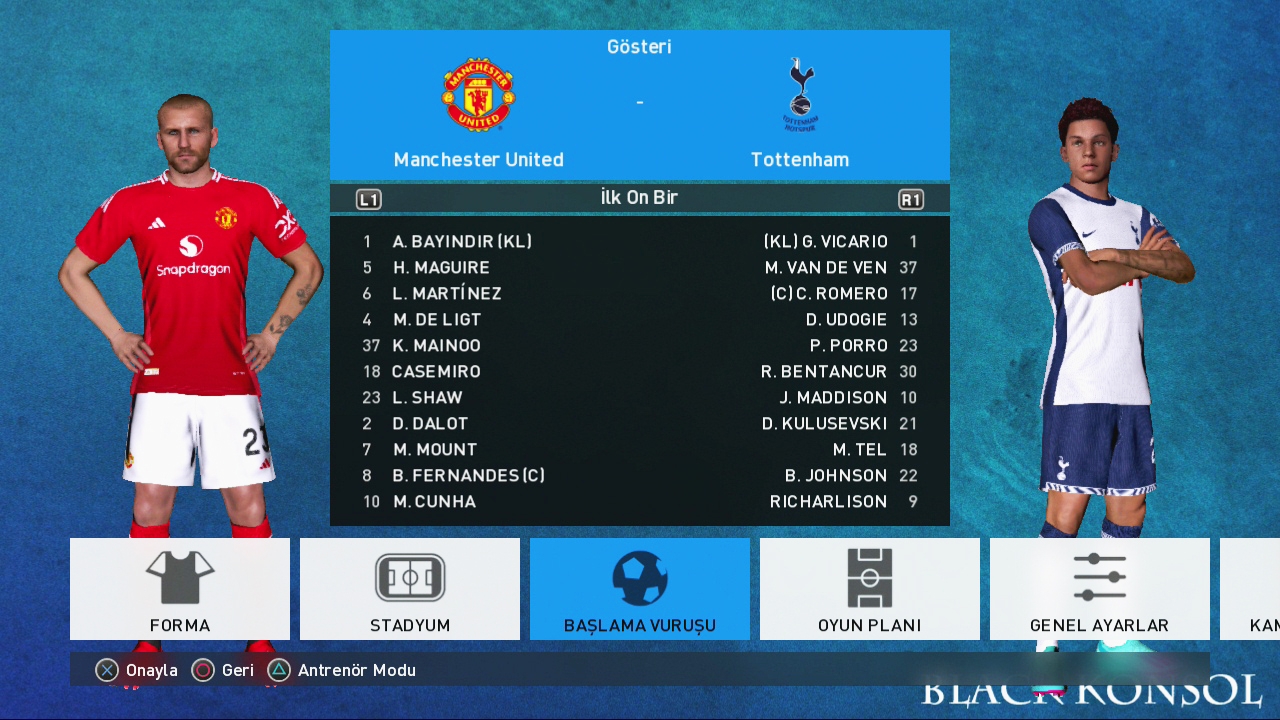Start the match with BAŞLAMA VURUŞU
The width and height of the screenshot is (1280, 720).
(x=640, y=589)
